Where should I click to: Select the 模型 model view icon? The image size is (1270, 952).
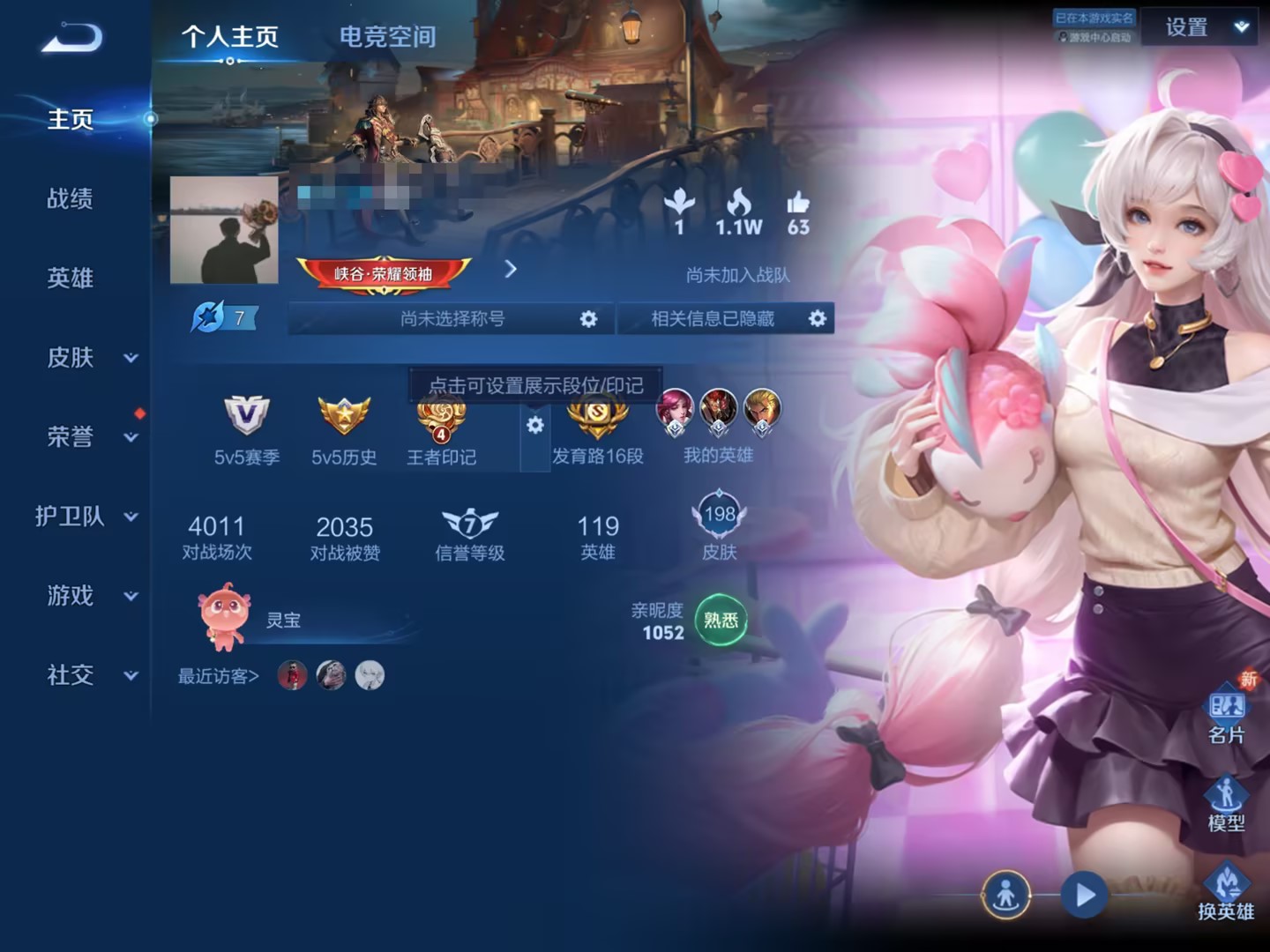[1228, 796]
